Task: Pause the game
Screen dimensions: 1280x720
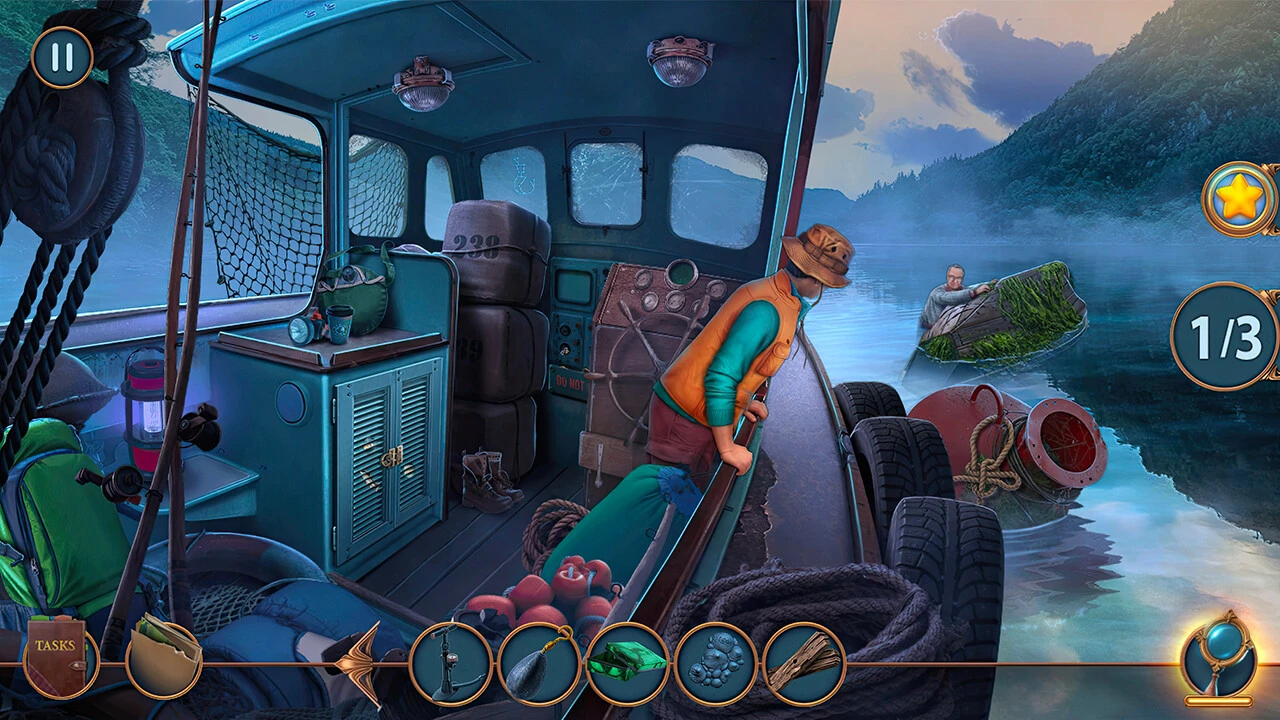Action: 62,57
